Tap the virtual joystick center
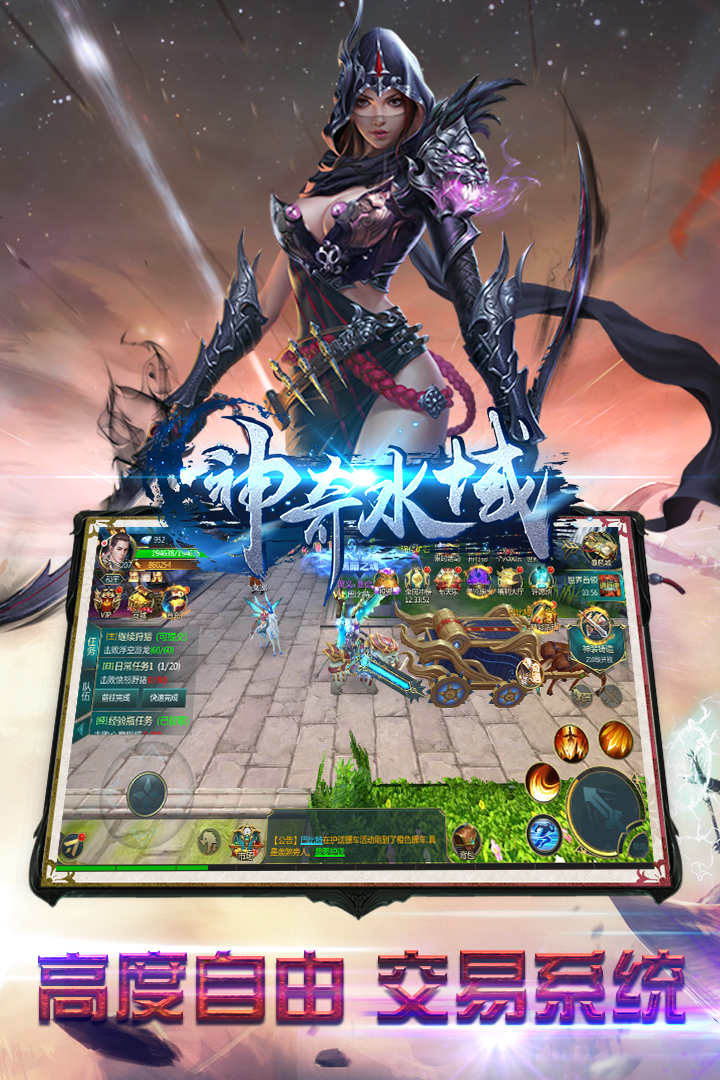 coord(147,793)
